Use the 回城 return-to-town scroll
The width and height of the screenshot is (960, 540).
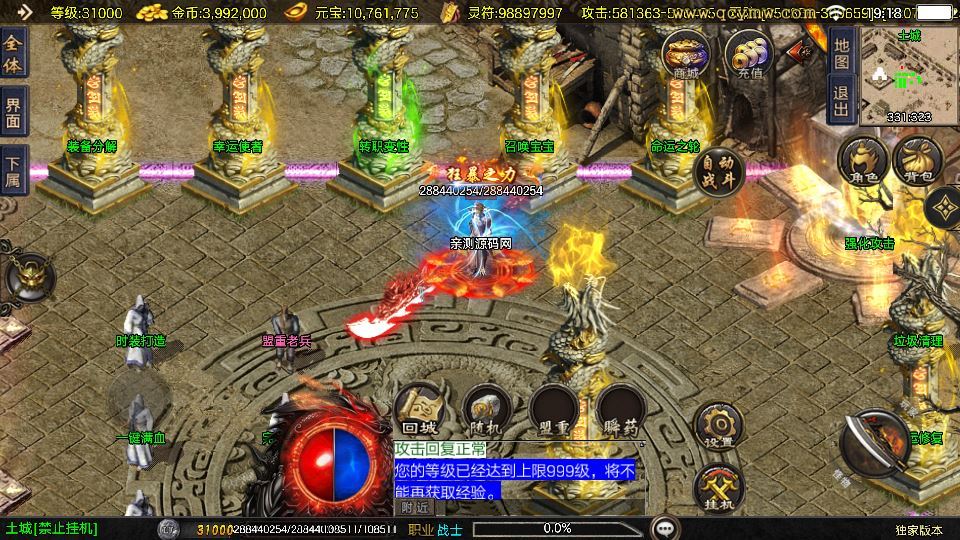420,411
